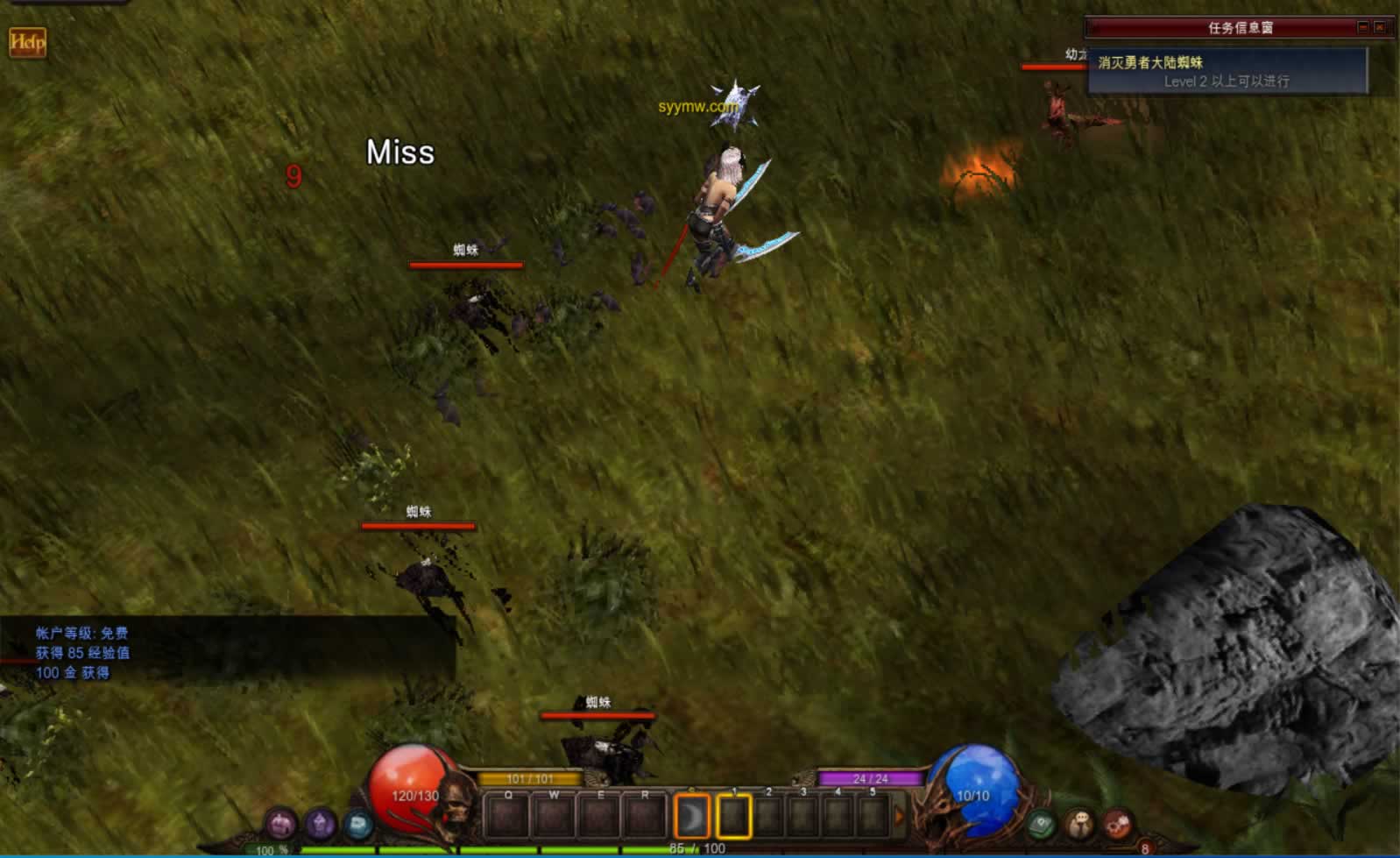
Task: Activate the crescent moon skill slot
Action: (691, 817)
